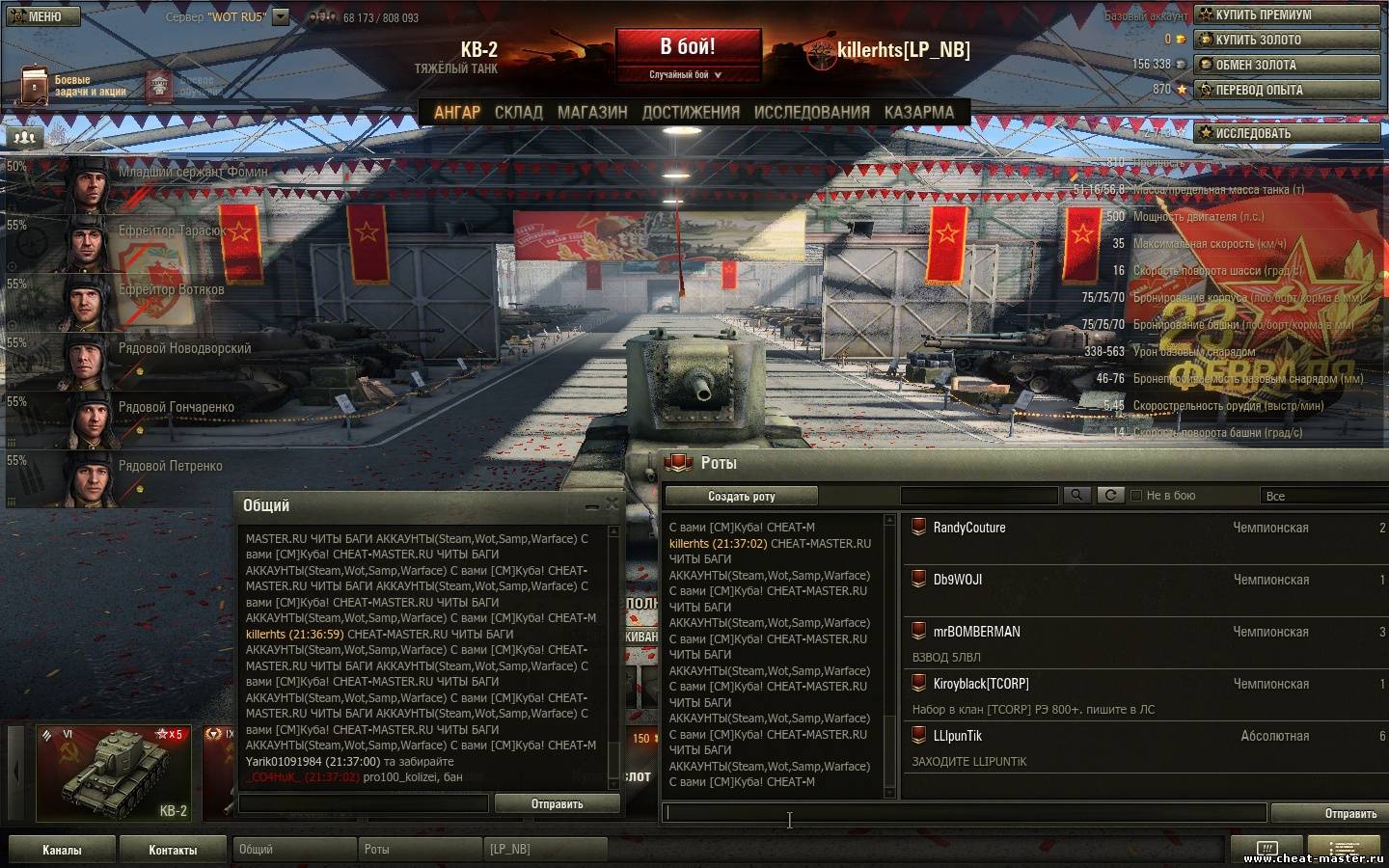Start battle with the В бой! button
The height and width of the screenshot is (868, 1389).
[688, 48]
